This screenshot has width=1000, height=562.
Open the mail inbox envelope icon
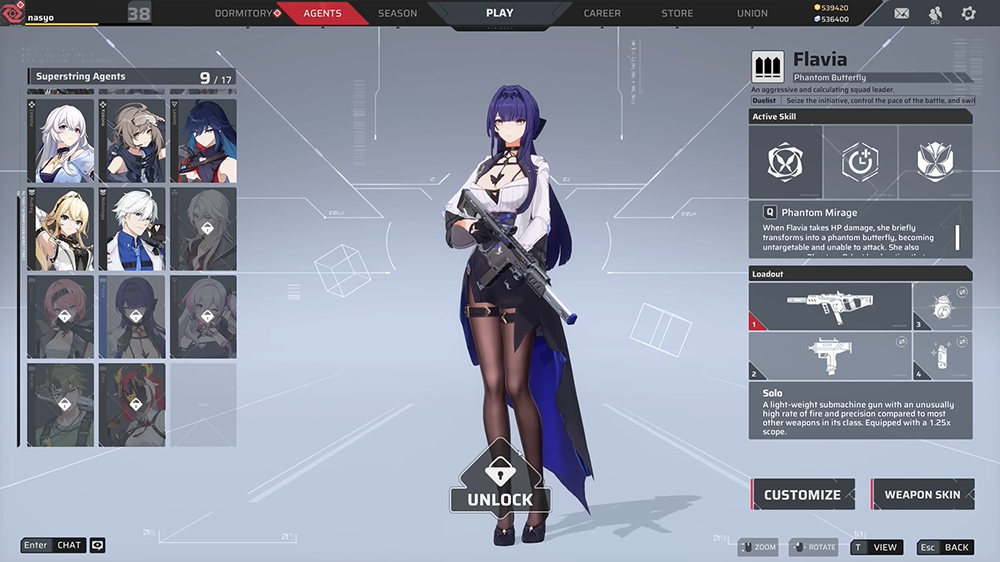tap(902, 13)
